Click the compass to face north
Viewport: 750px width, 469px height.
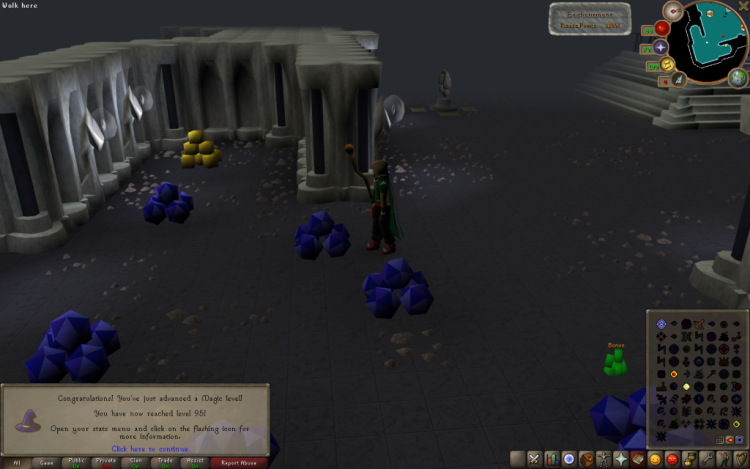673,13
